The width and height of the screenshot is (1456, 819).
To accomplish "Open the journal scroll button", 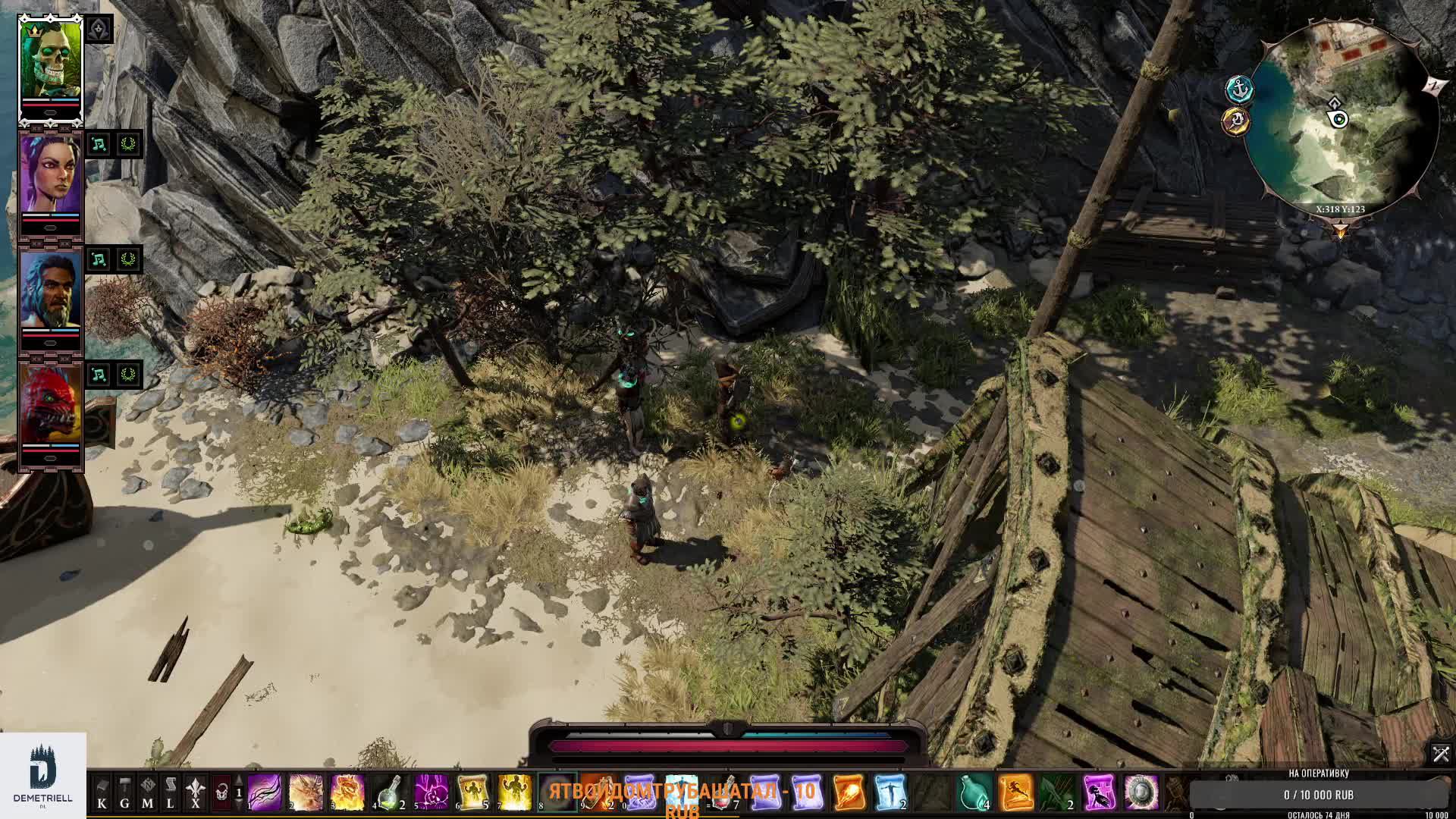I will tap(171, 793).
